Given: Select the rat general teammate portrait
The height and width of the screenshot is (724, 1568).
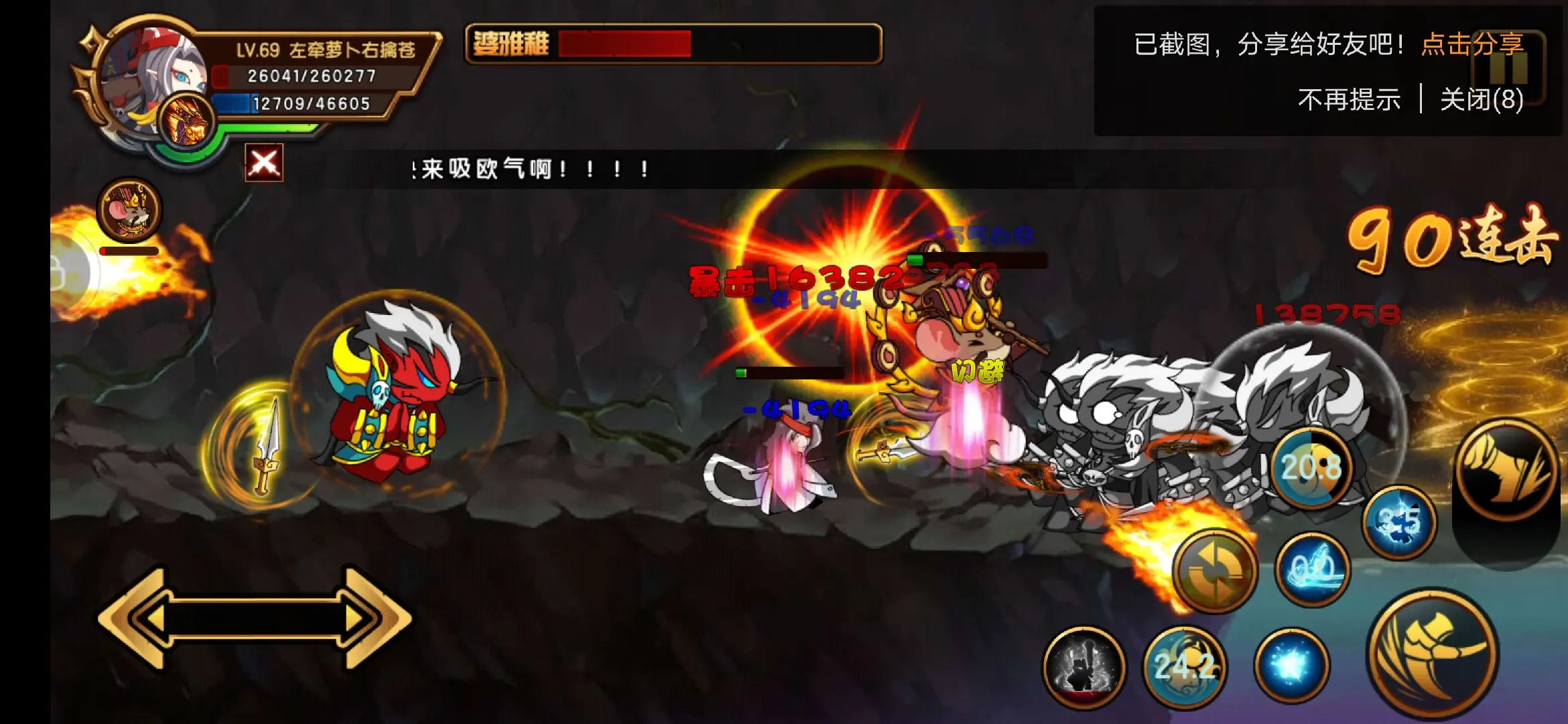Looking at the screenshot, I should click(x=129, y=209).
